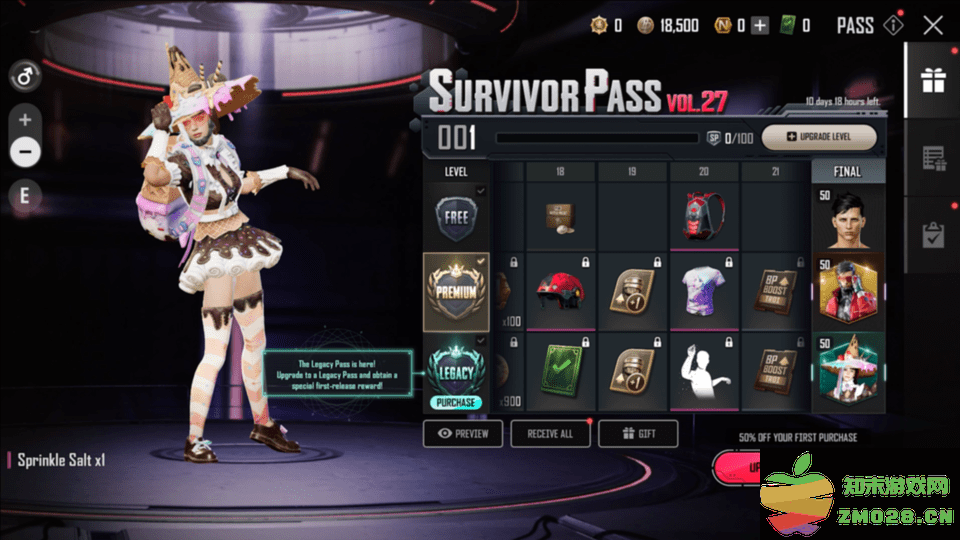Close the Survivor Pass screen

(x=933, y=26)
